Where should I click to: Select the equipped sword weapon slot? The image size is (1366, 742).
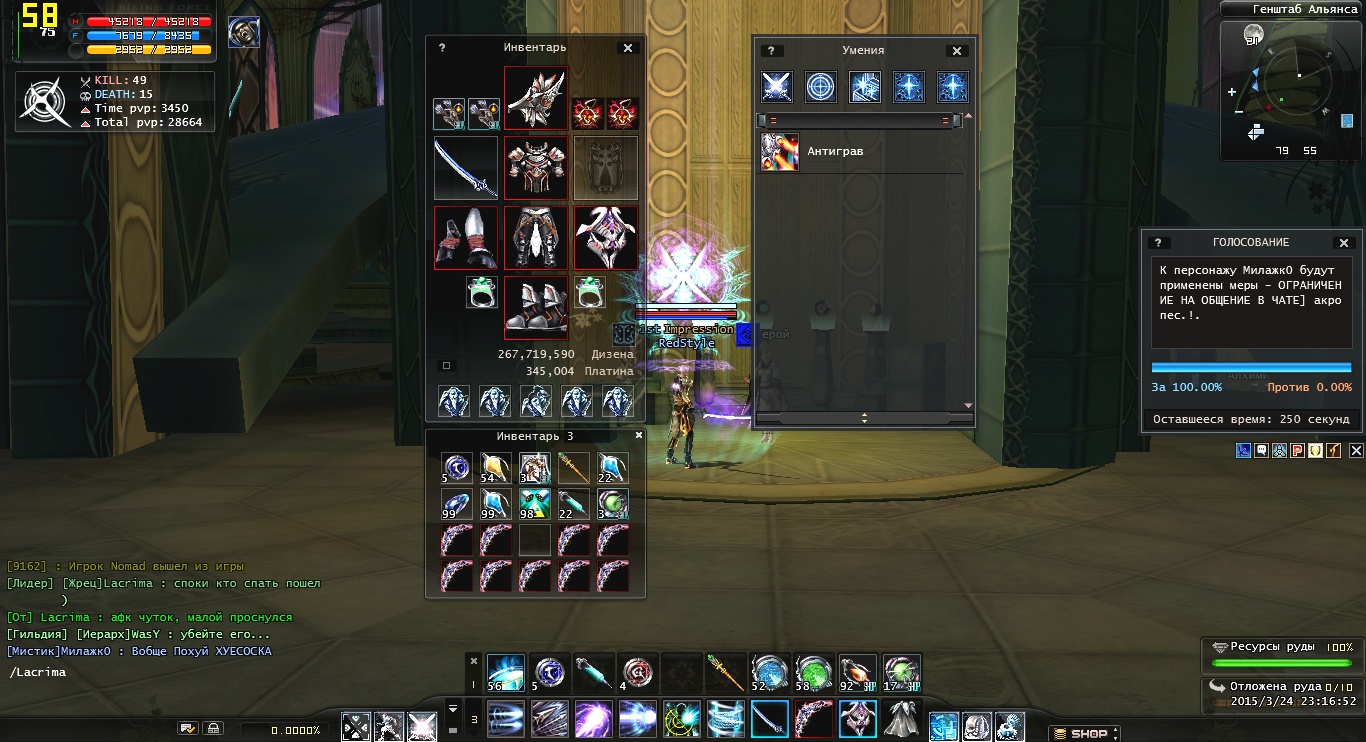click(466, 168)
